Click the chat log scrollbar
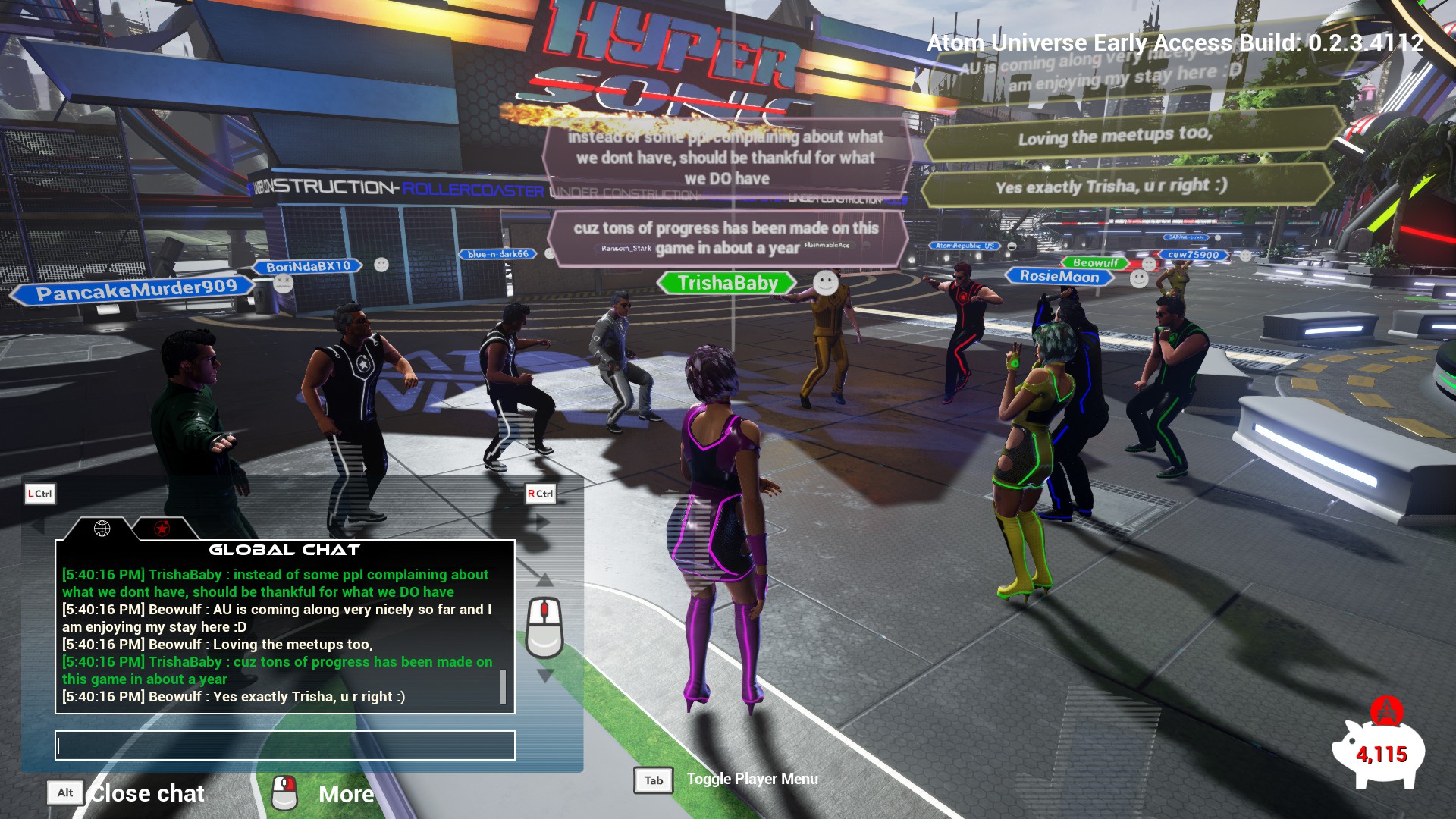Viewport: 1456px width, 819px height. click(x=503, y=686)
